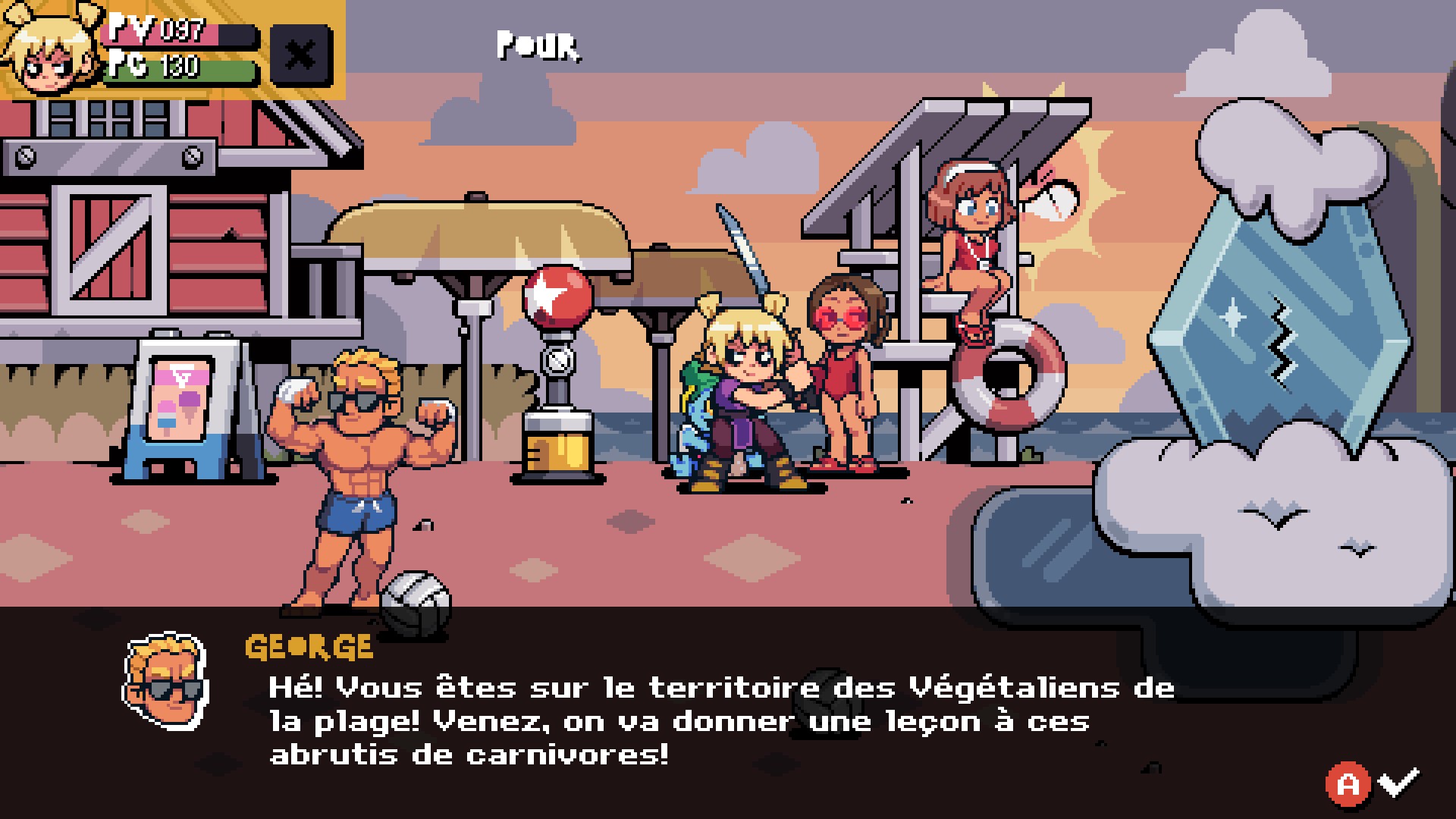Select the empty item slot marked X
The width and height of the screenshot is (1456, 819).
click(301, 55)
